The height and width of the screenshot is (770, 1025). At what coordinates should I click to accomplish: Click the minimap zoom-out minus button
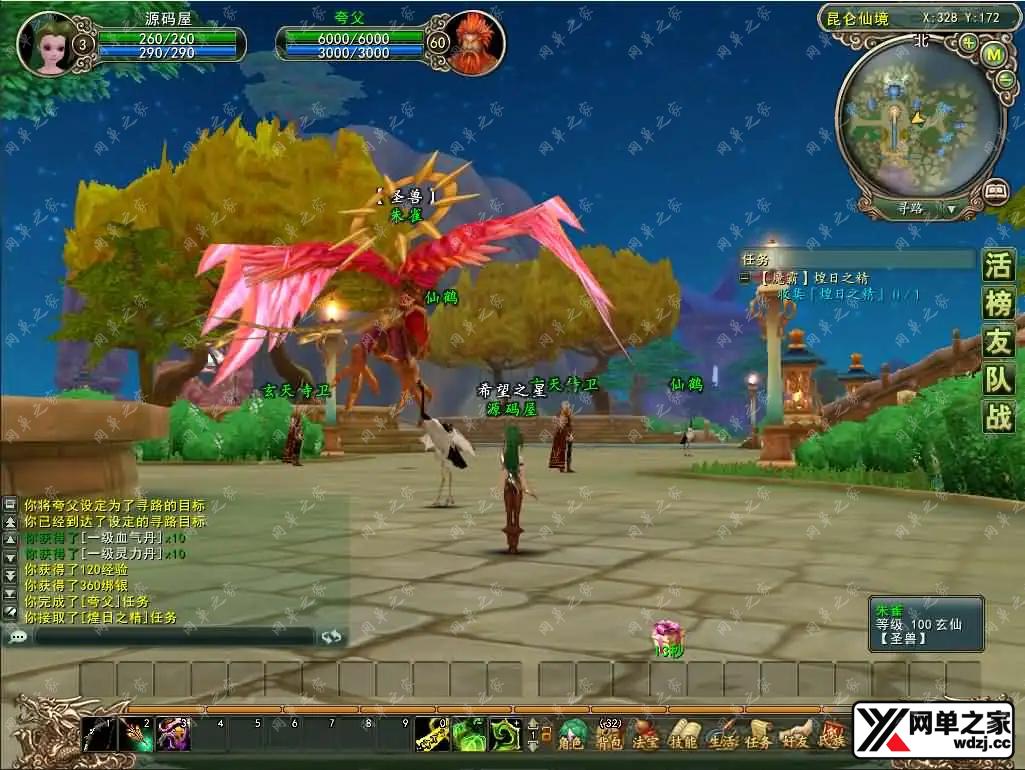click(1004, 81)
